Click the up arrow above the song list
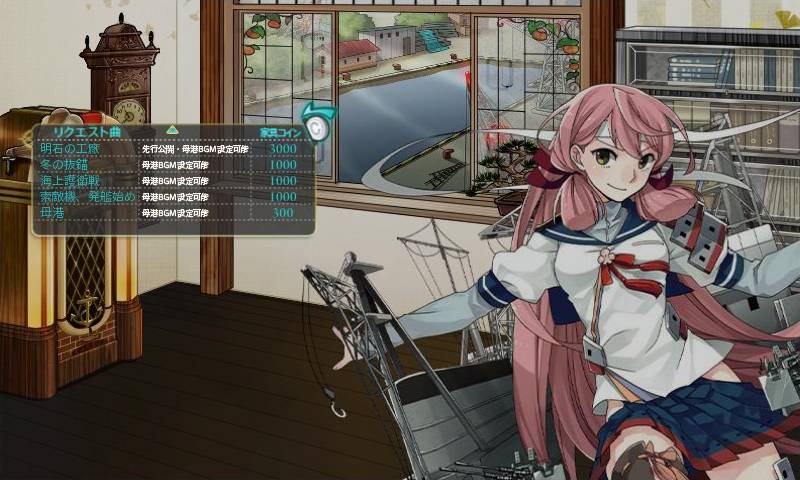 point(172,129)
